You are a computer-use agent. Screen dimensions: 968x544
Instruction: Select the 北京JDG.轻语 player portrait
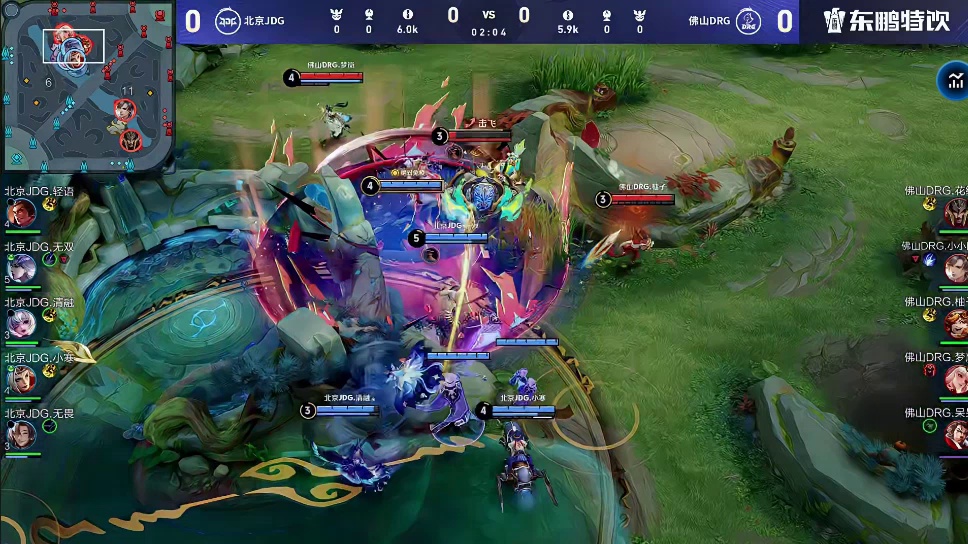[22, 212]
